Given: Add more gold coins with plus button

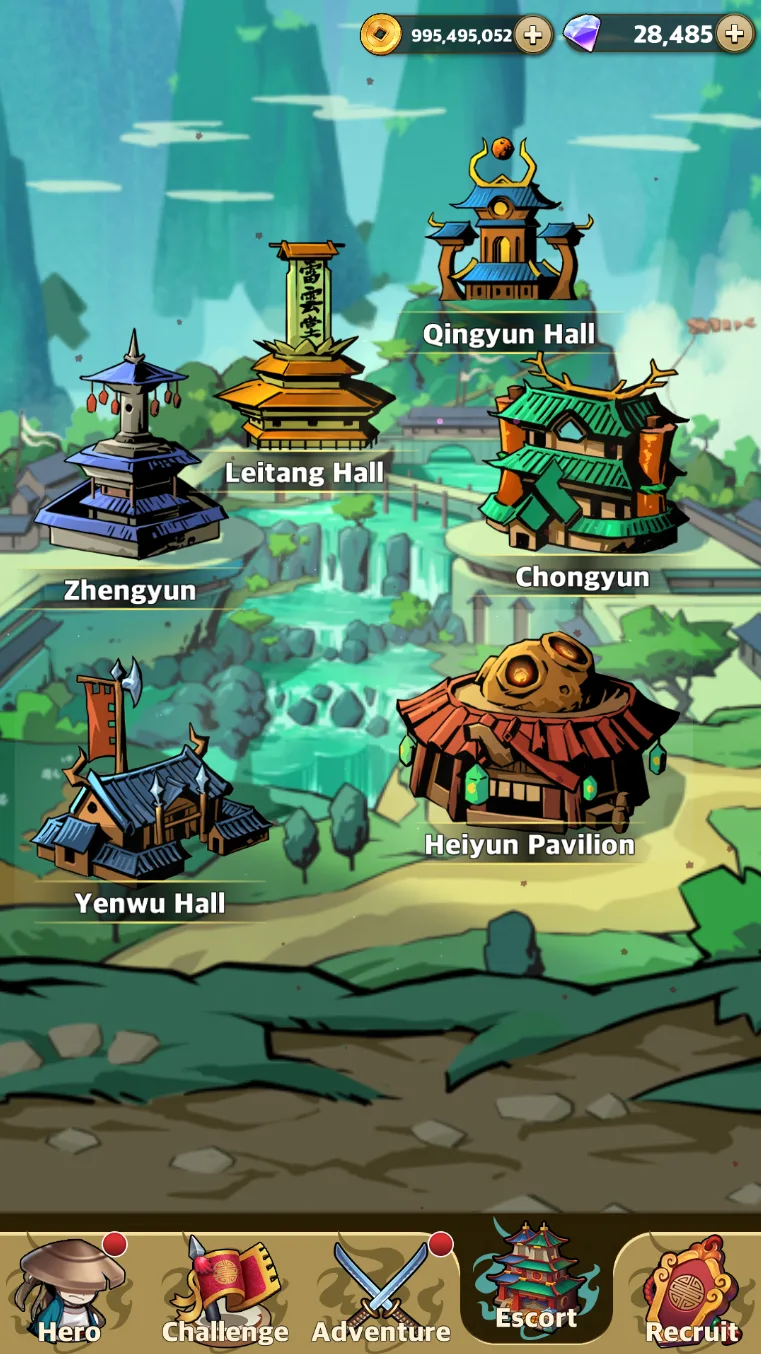Looking at the screenshot, I should point(533,35).
